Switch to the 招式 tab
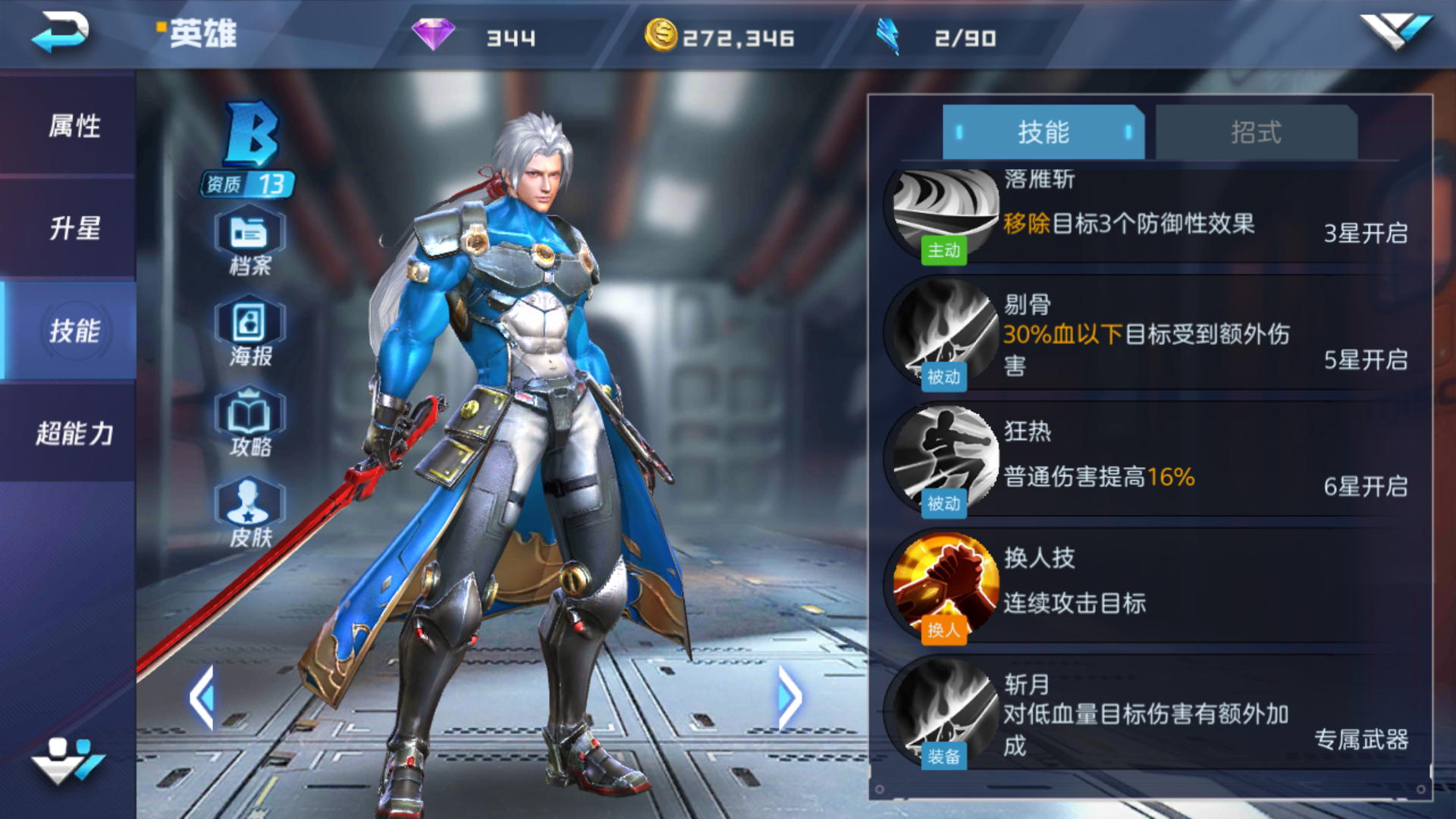This screenshot has height=819, width=1456. [x=1255, y=131]
